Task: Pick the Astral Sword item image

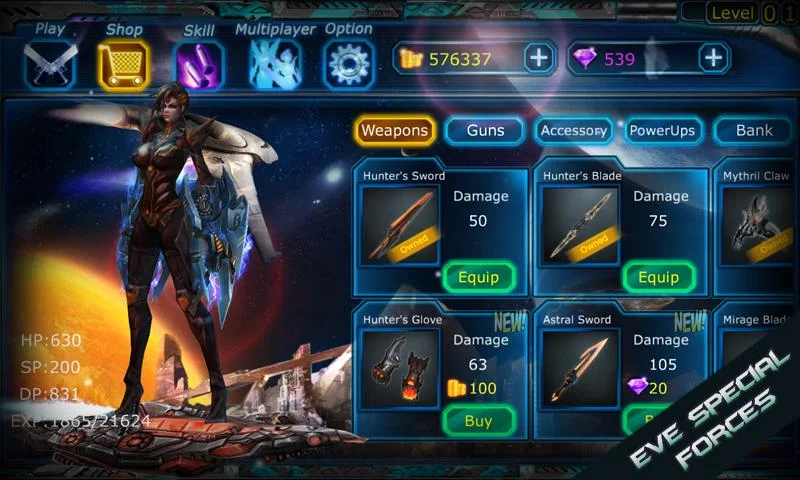Action: click(x=579, y=369)
